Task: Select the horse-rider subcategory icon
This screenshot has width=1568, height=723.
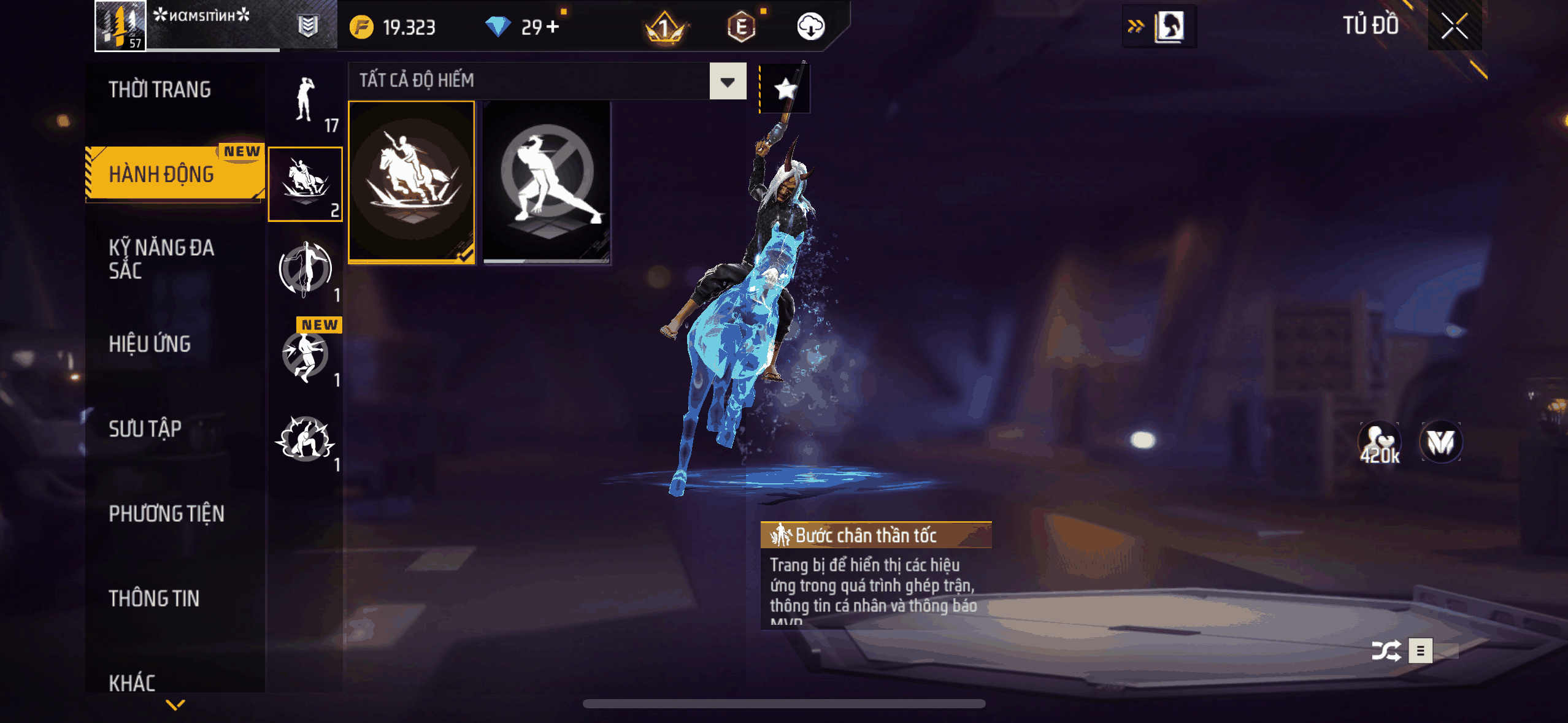Action: click(x=305, y=183)
